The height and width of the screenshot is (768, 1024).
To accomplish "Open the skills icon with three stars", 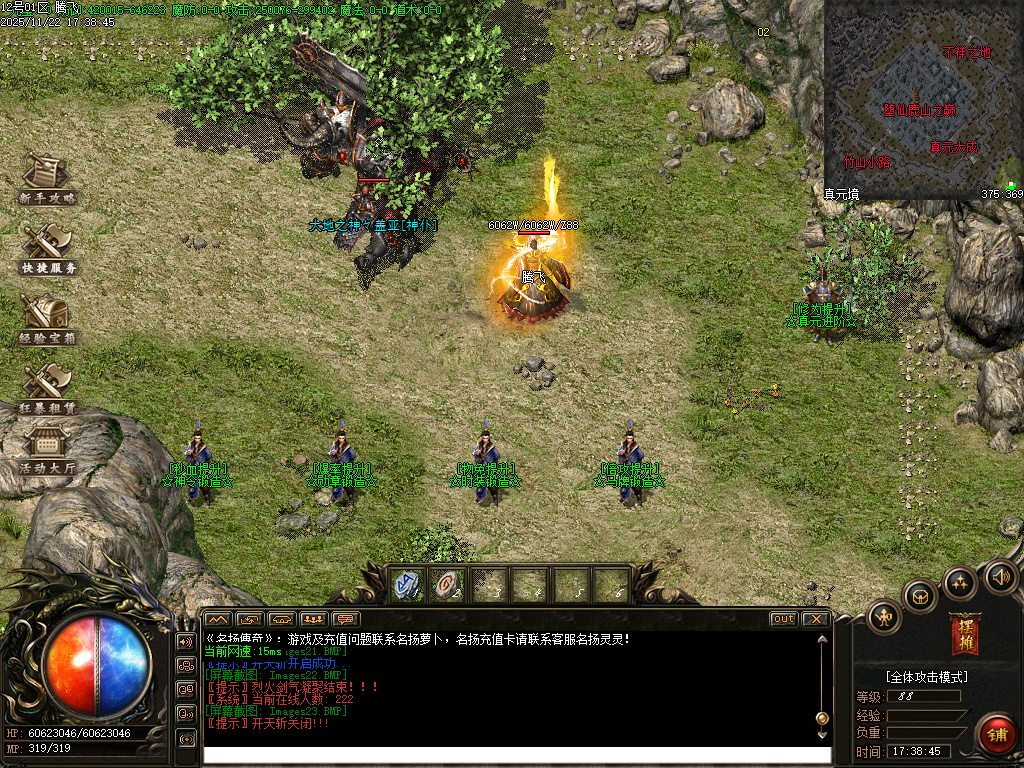I will [960, 584].
